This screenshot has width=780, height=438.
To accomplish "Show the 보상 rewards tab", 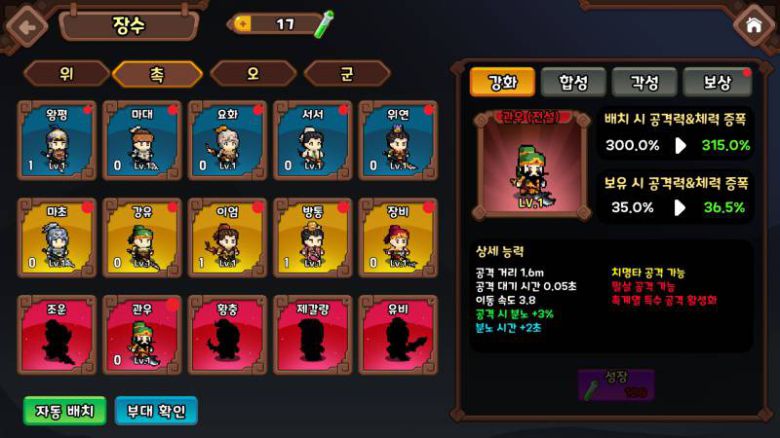I will click(716, 82).
